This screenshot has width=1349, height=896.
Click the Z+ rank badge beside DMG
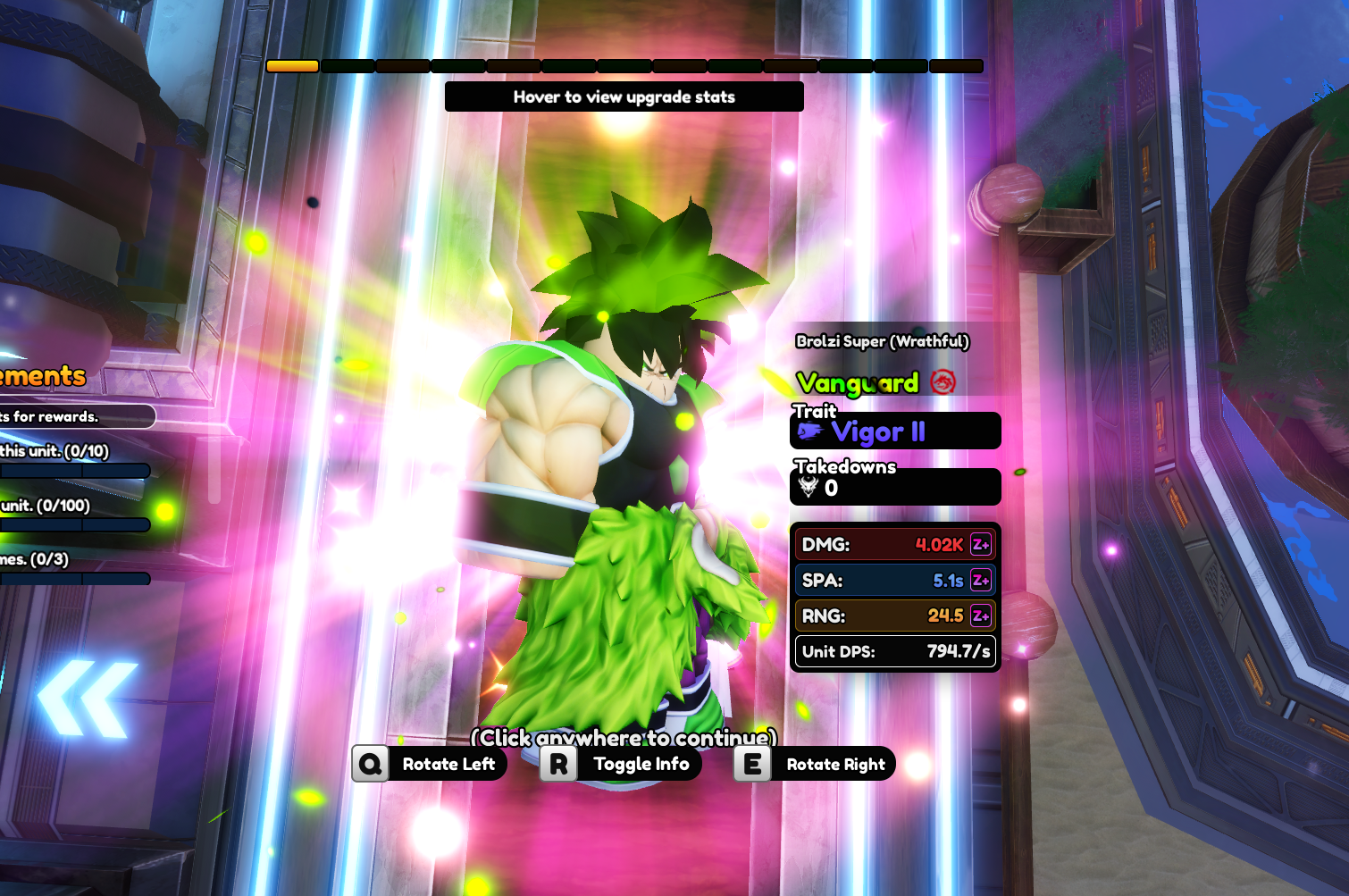click(x=980, y=545)
